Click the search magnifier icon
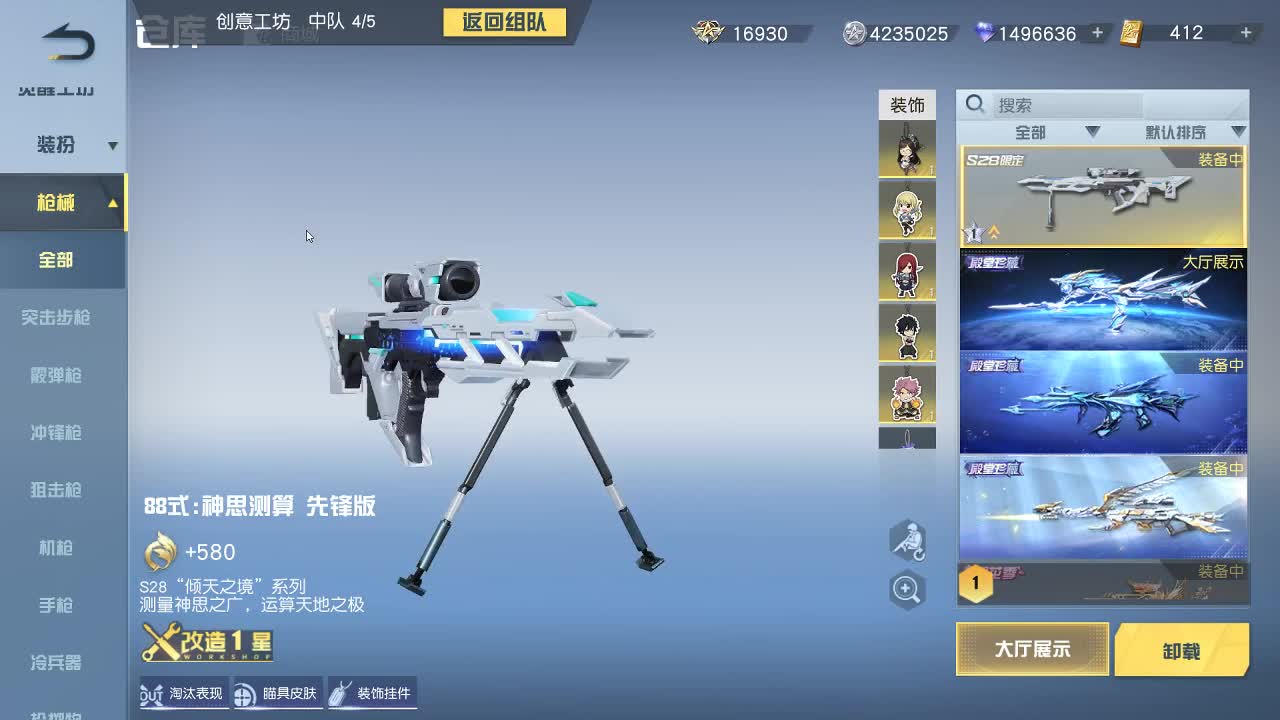Image resolution: width=1280 pixels, height=720 pixels. [x=975, y=104]
